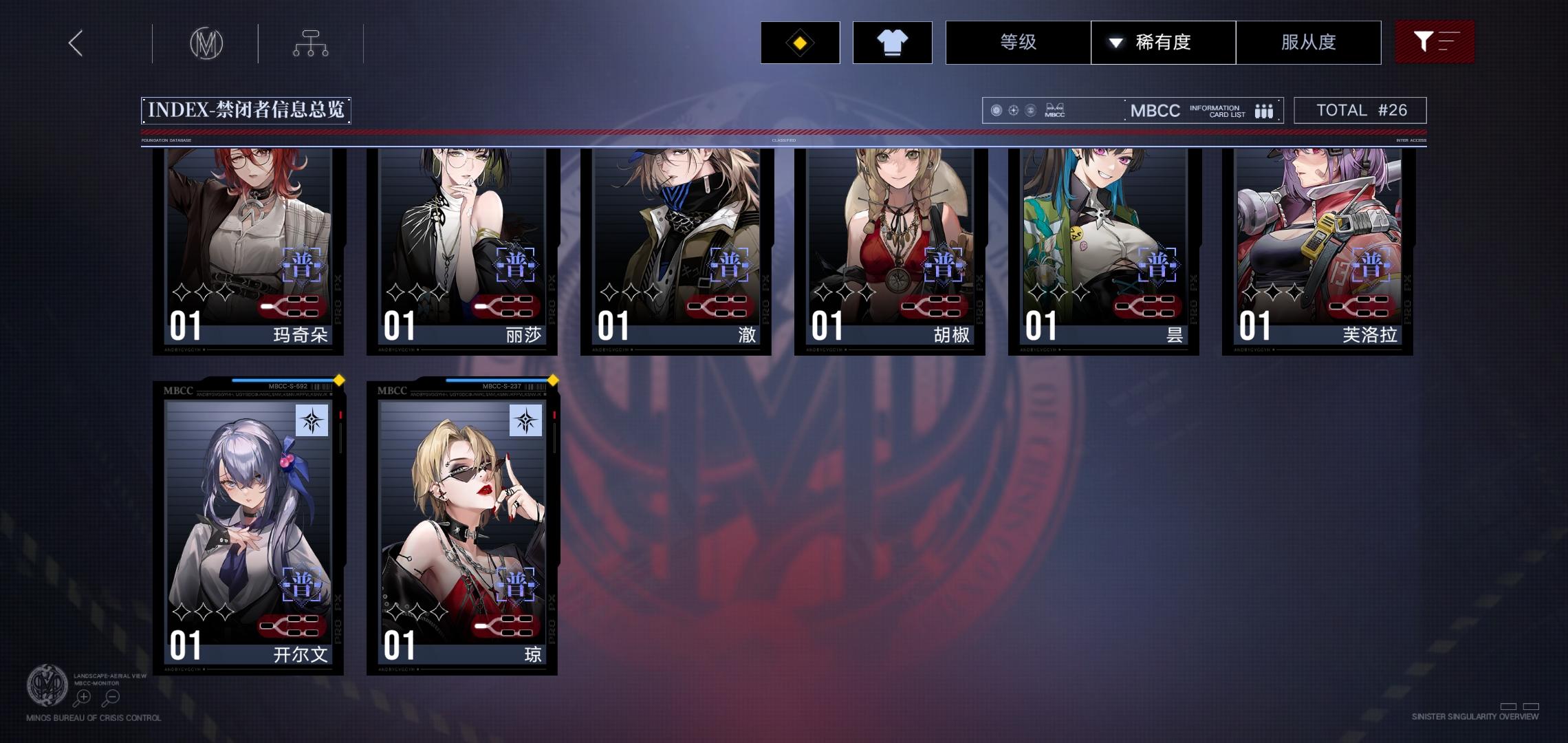The image size is (1568, 743).
Task: Open the 稀有度 sorting dropdown
Action: [x=1163, y=42]
